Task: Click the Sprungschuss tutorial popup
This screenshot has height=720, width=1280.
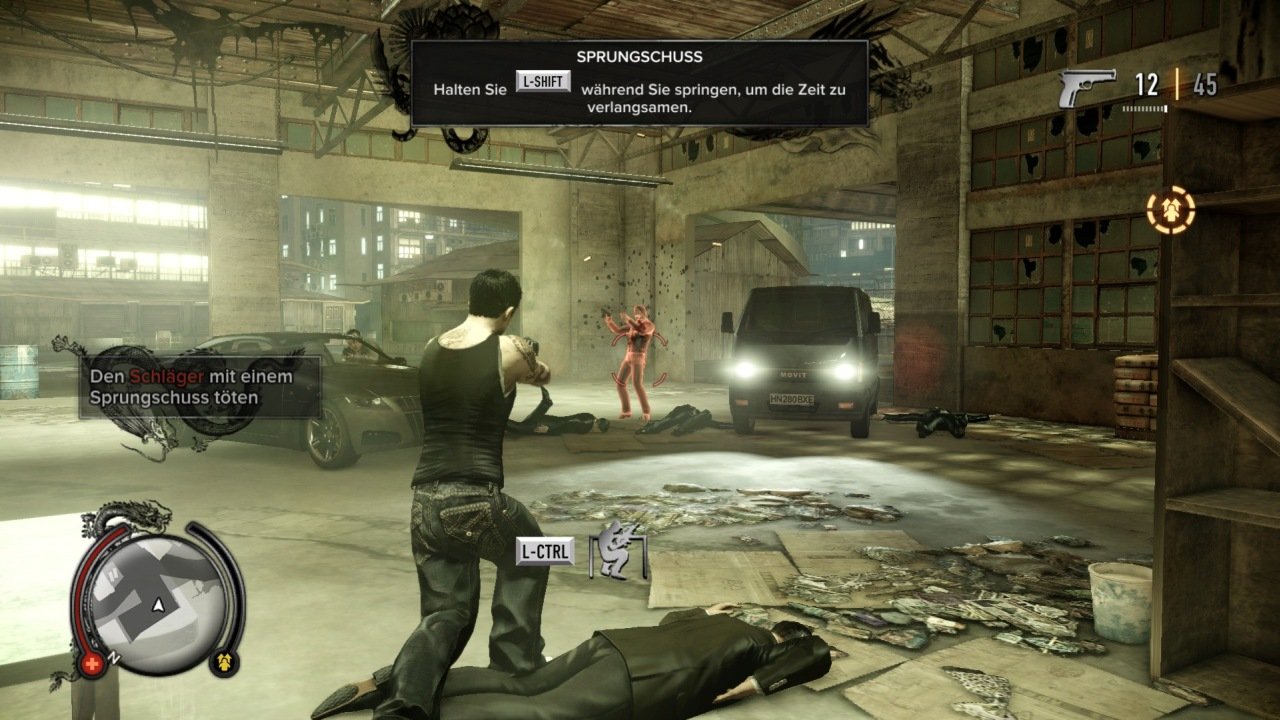Action: (x=640, y=83)
